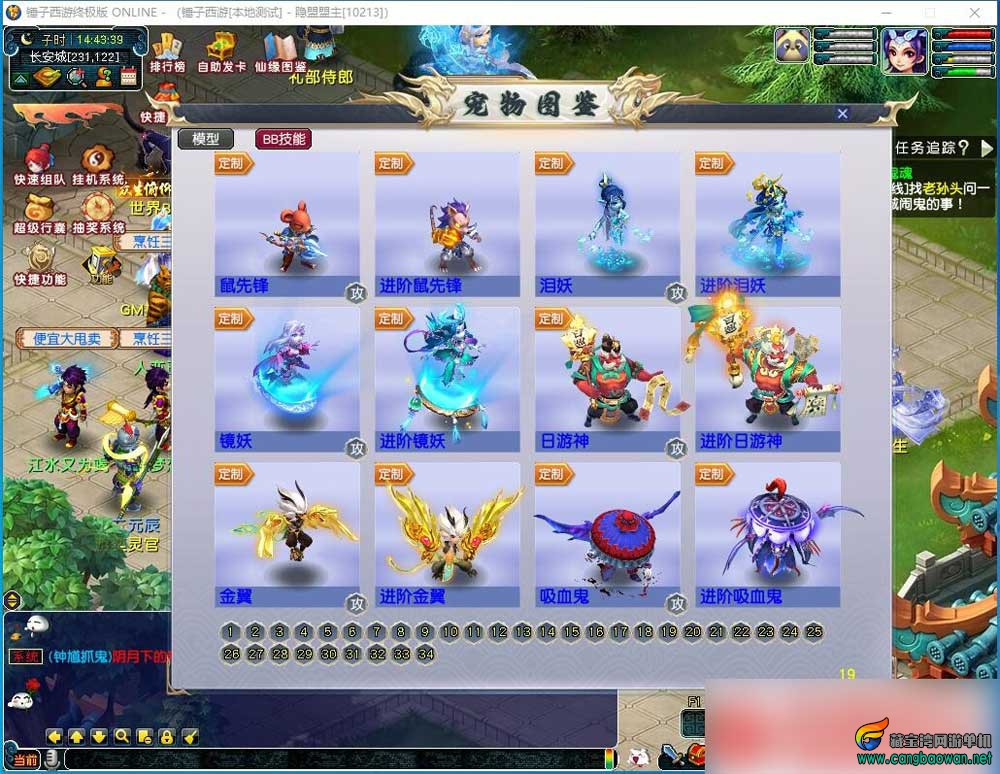This screenshot has height=774, width=1000.
Task: Open the 超级行囊 super bag
Action: tap(40, 214)
